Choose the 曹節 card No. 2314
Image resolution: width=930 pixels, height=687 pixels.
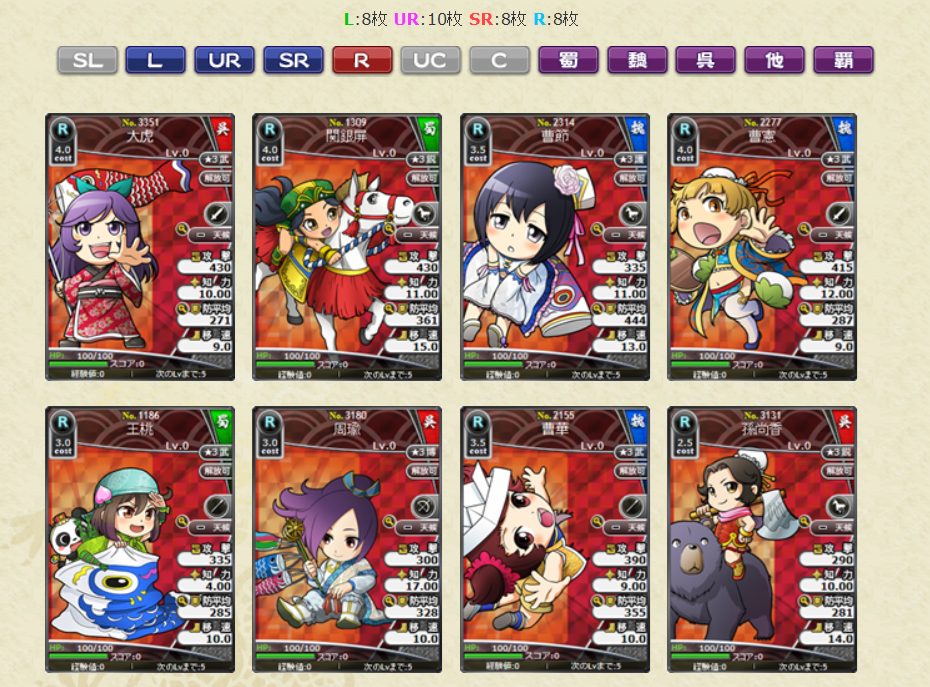[x=555, y=247]
